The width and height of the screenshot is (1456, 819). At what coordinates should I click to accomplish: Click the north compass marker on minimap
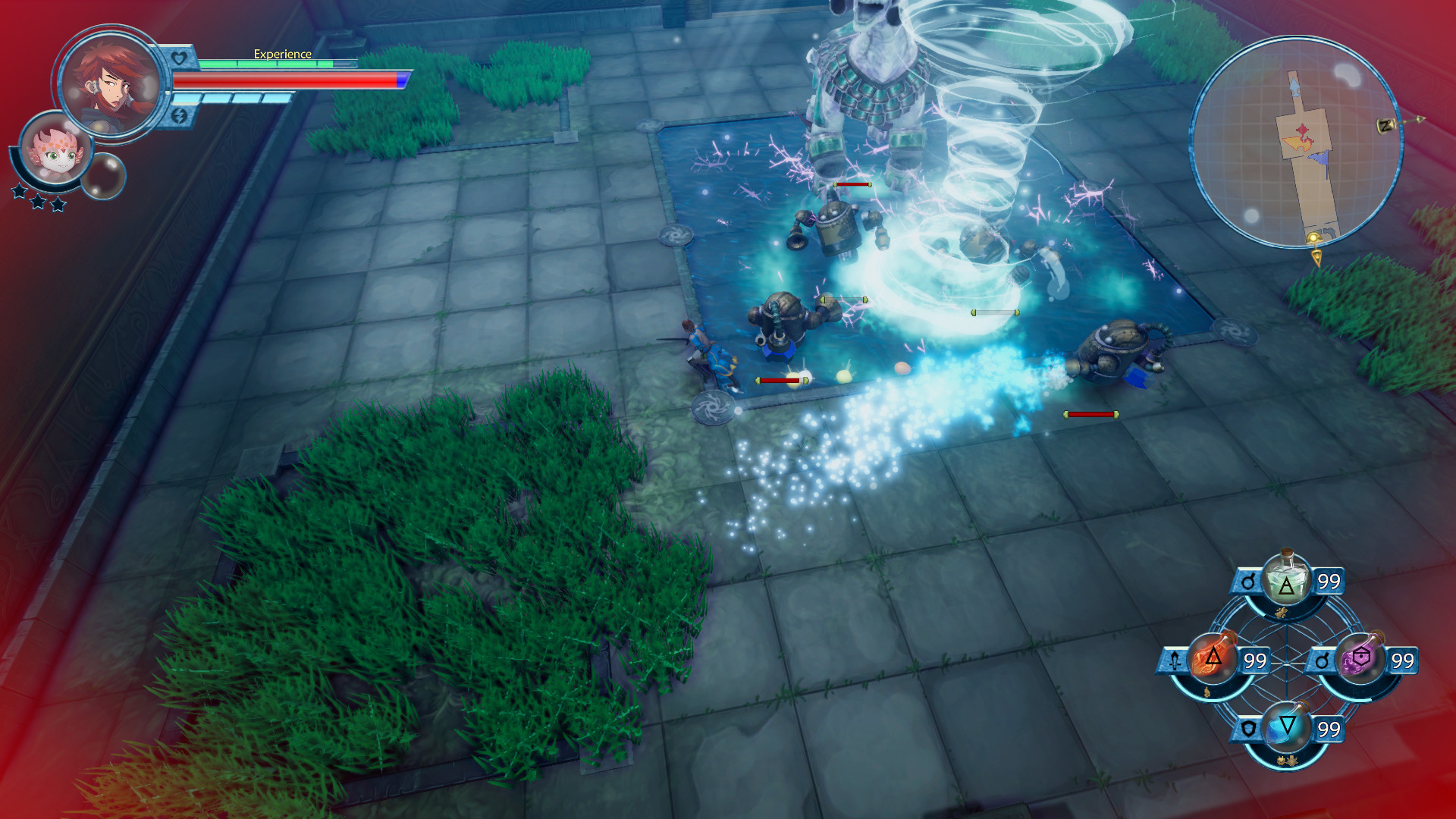[1386, 125]
